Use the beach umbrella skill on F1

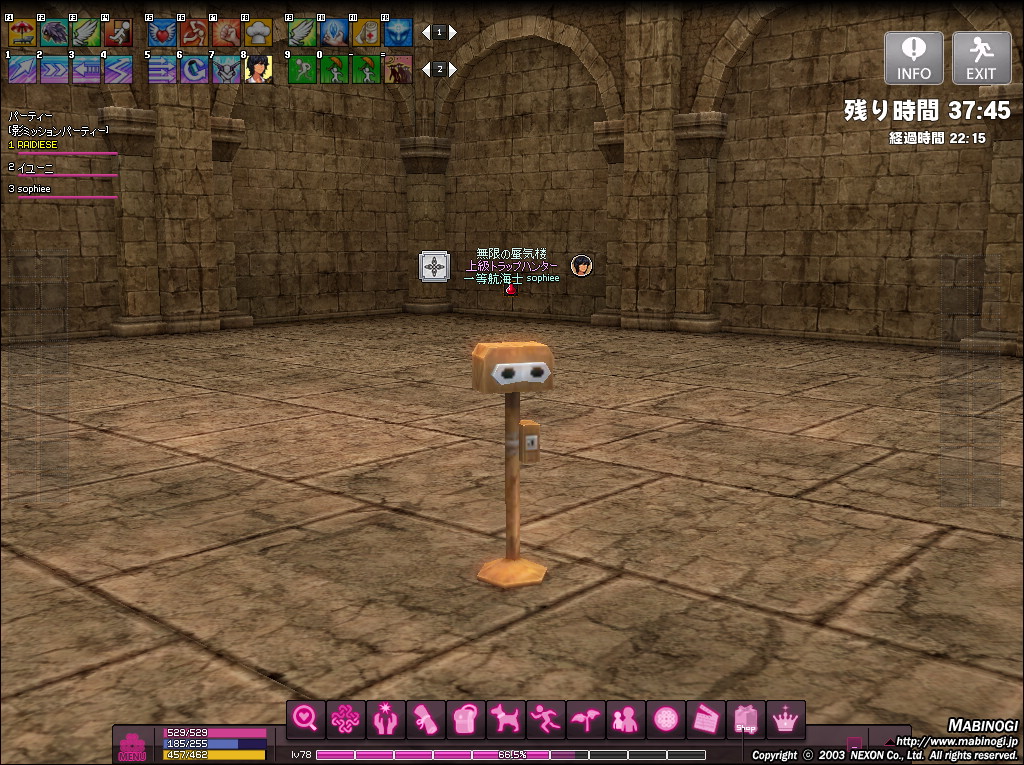pyautogui.click(x=21, y=32)
